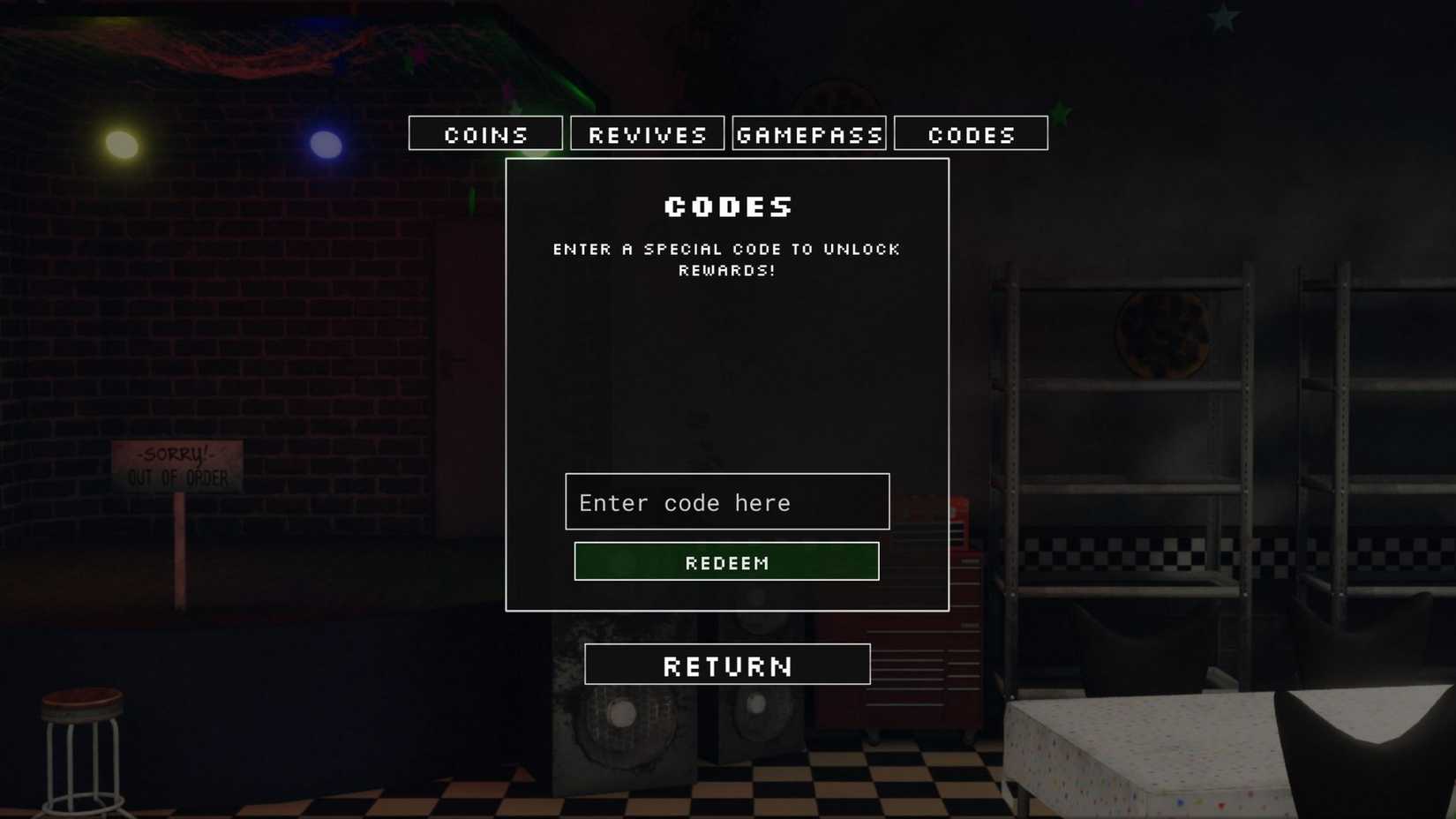The height and width of the screenshot is (819, 1456).
Task: Click the Enter code here field
Action: pos(727,501)
